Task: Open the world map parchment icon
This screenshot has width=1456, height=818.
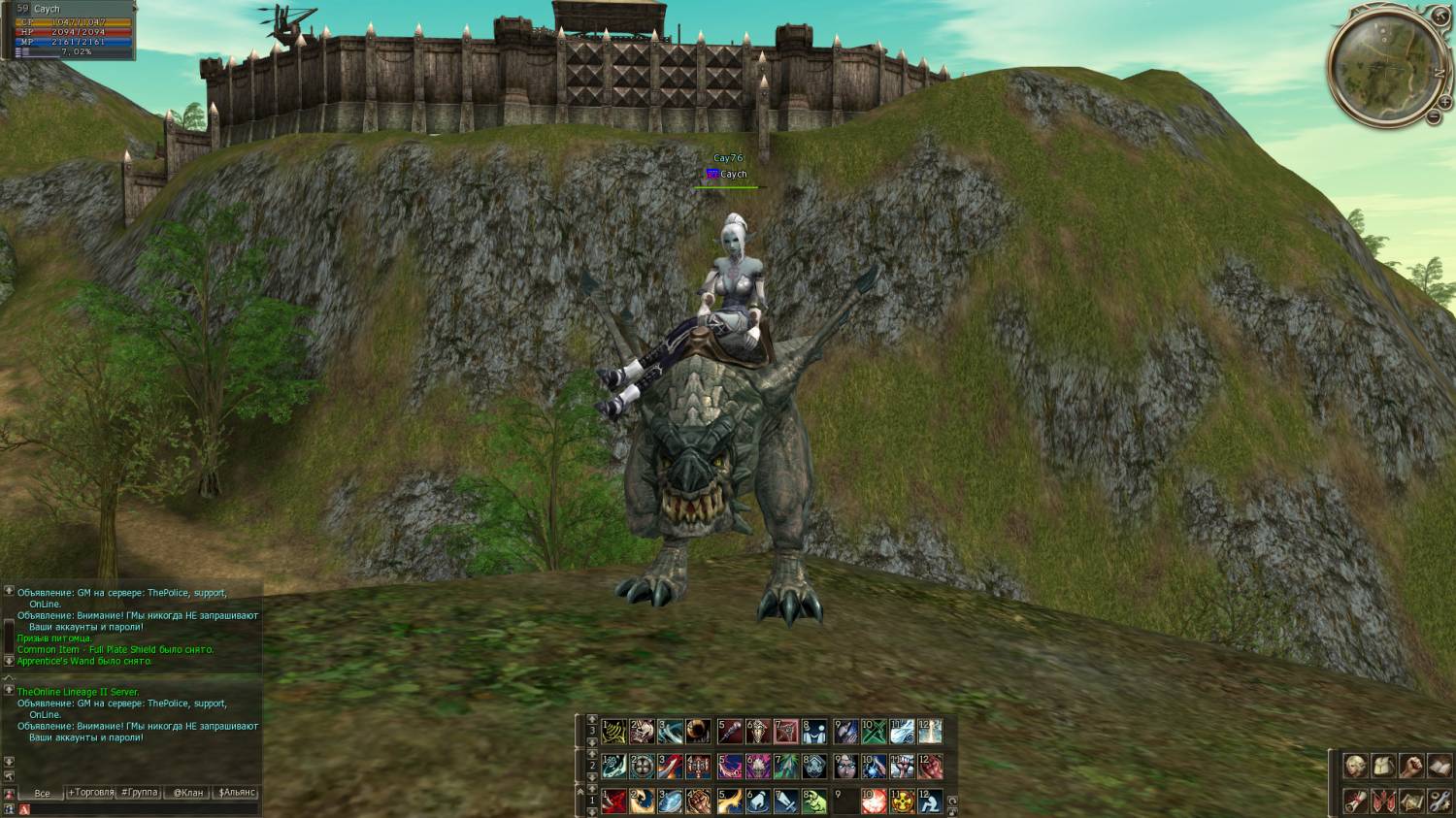Action: pyautogui.click(x=1411, y=801)
